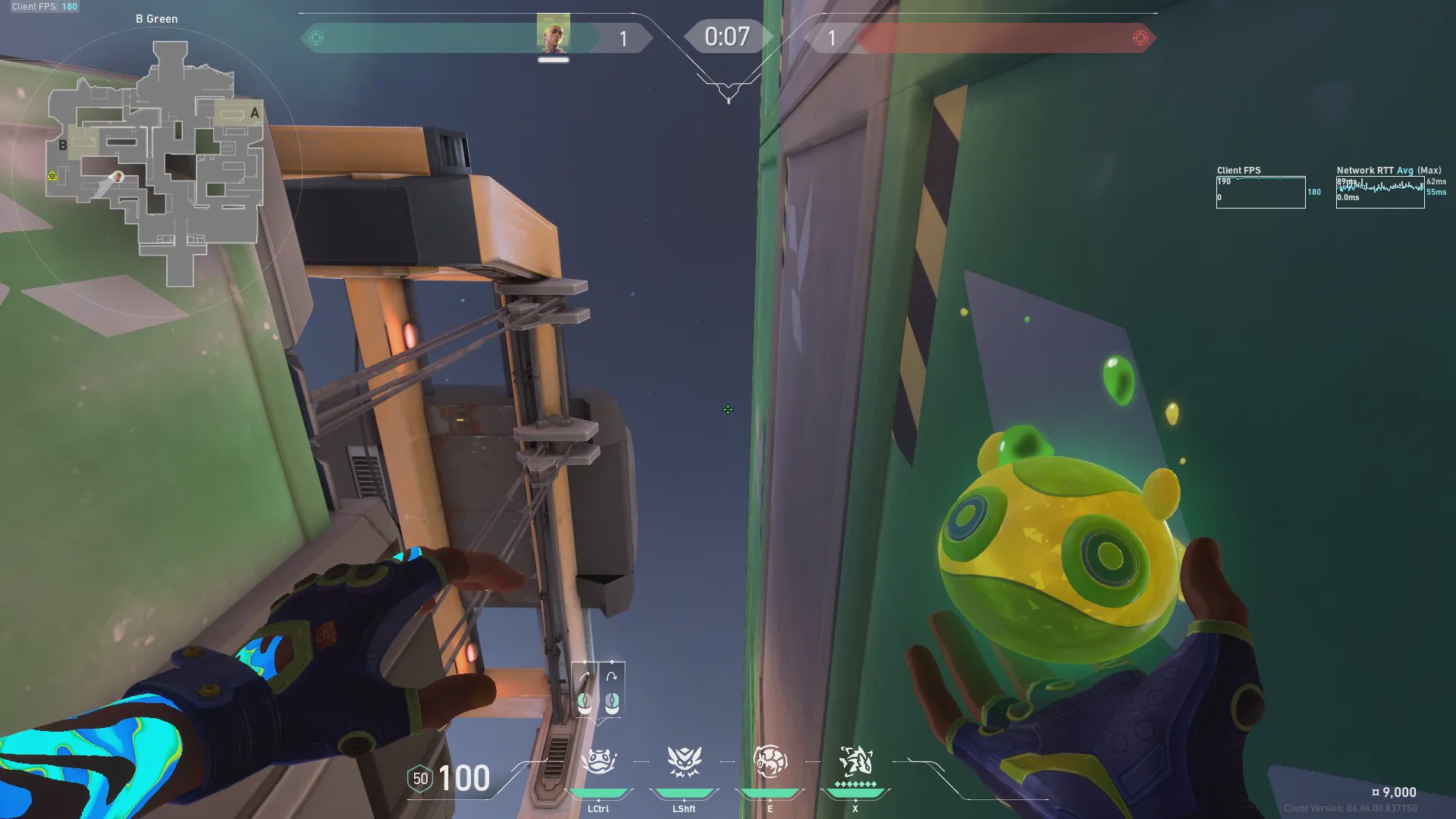1456x819 pixels.
Task: Click the minimap in the corner
Action: pos(155,163)
